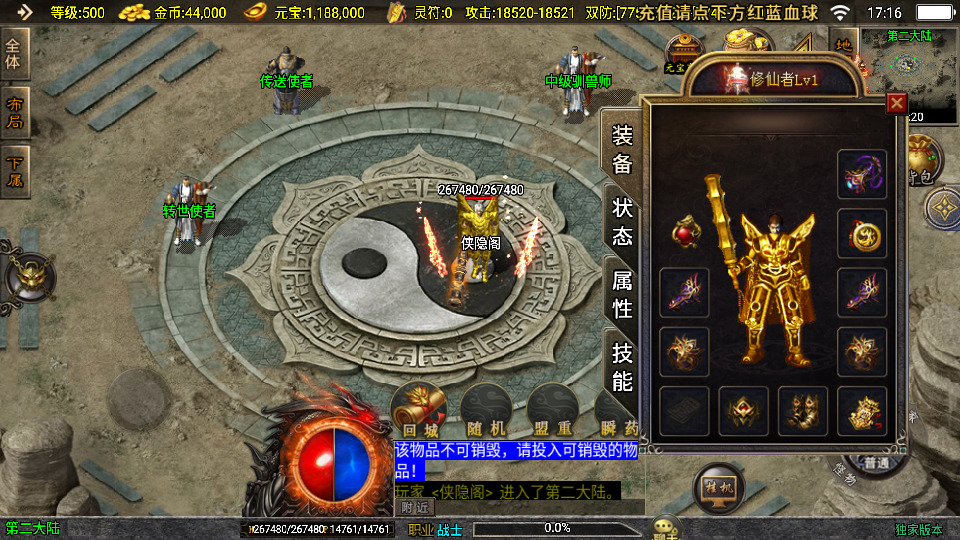
Task: Open the 属性 attributes tab
Action: [x=622, y=294]
